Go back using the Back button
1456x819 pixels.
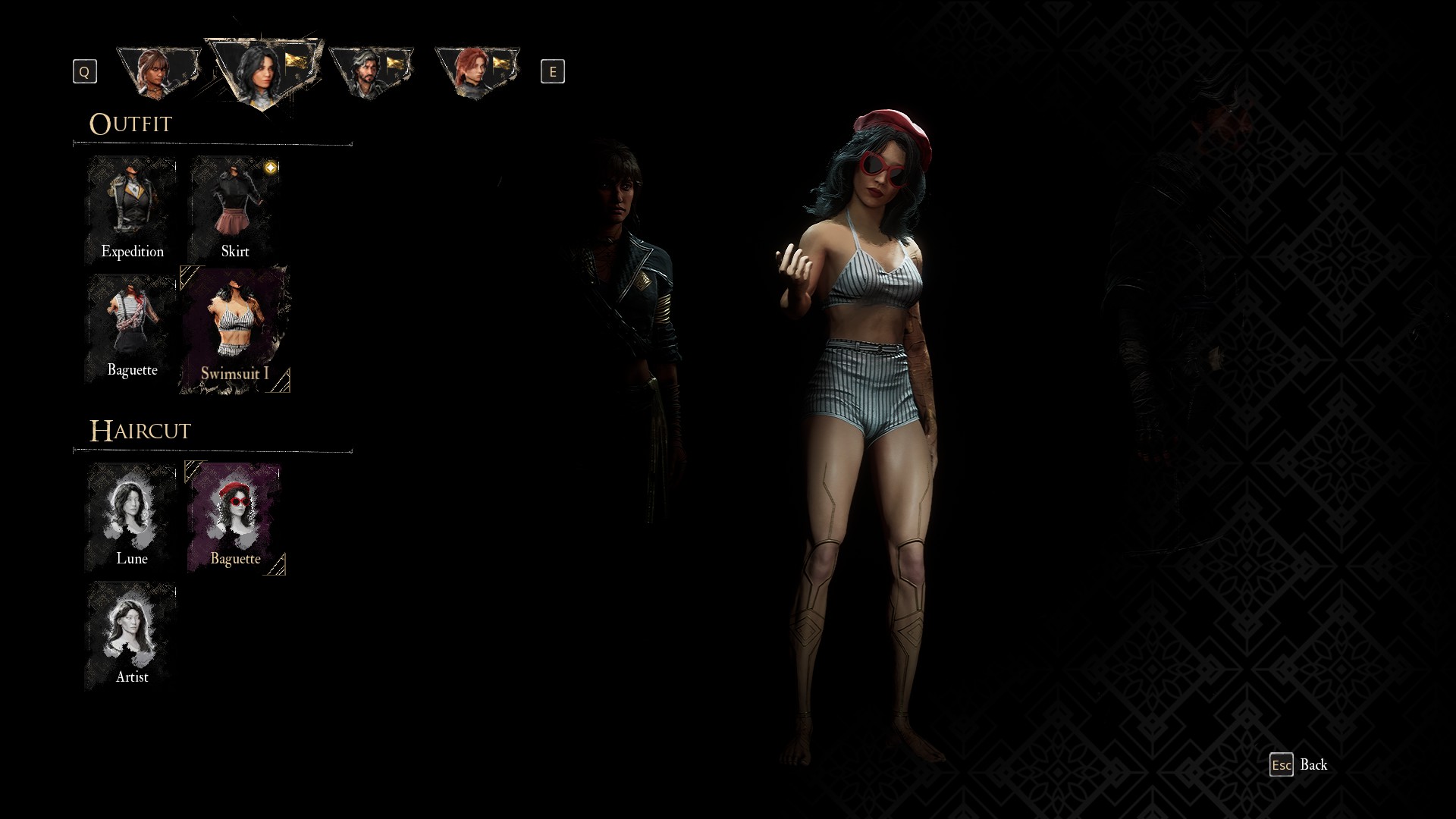[1299, 764]
